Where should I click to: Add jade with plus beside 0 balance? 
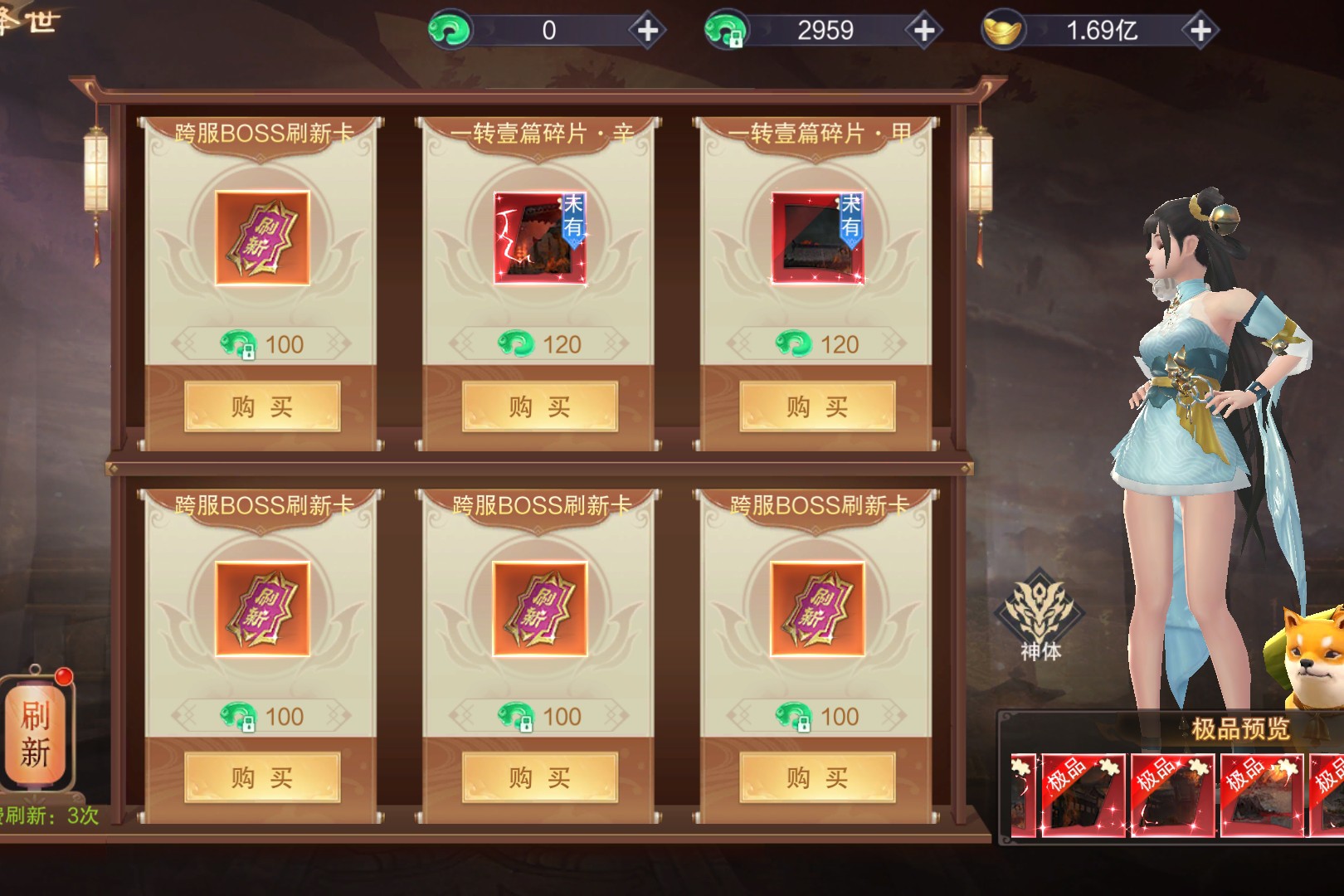647,31
